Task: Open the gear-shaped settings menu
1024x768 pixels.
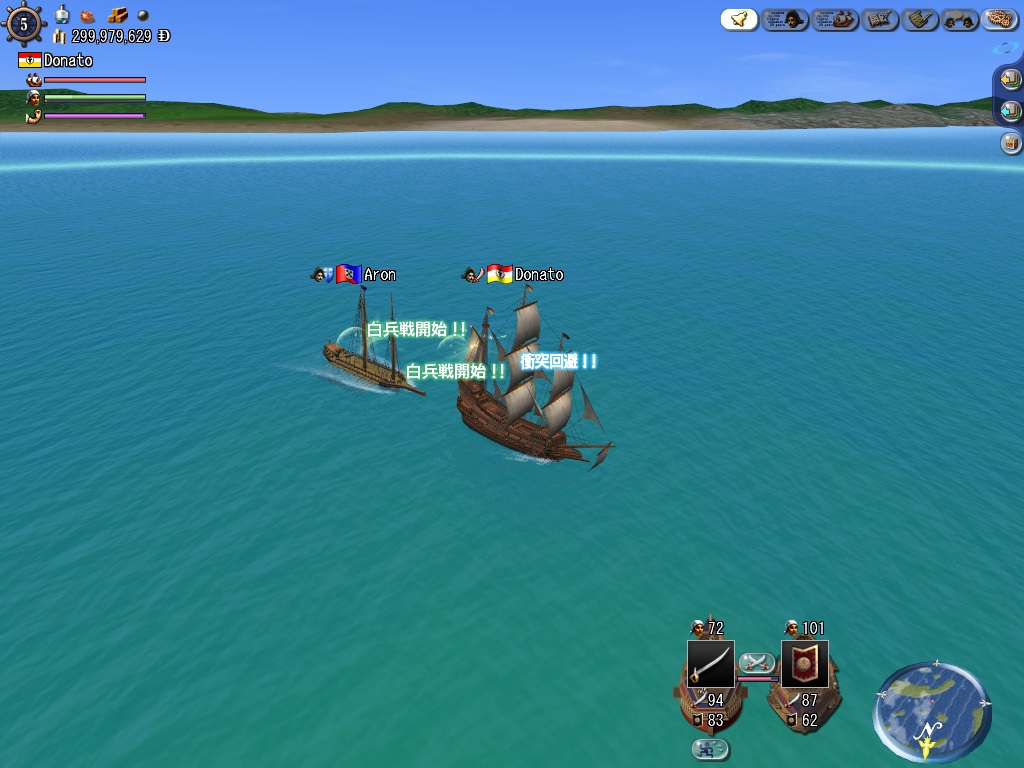Action: [999, 19]
